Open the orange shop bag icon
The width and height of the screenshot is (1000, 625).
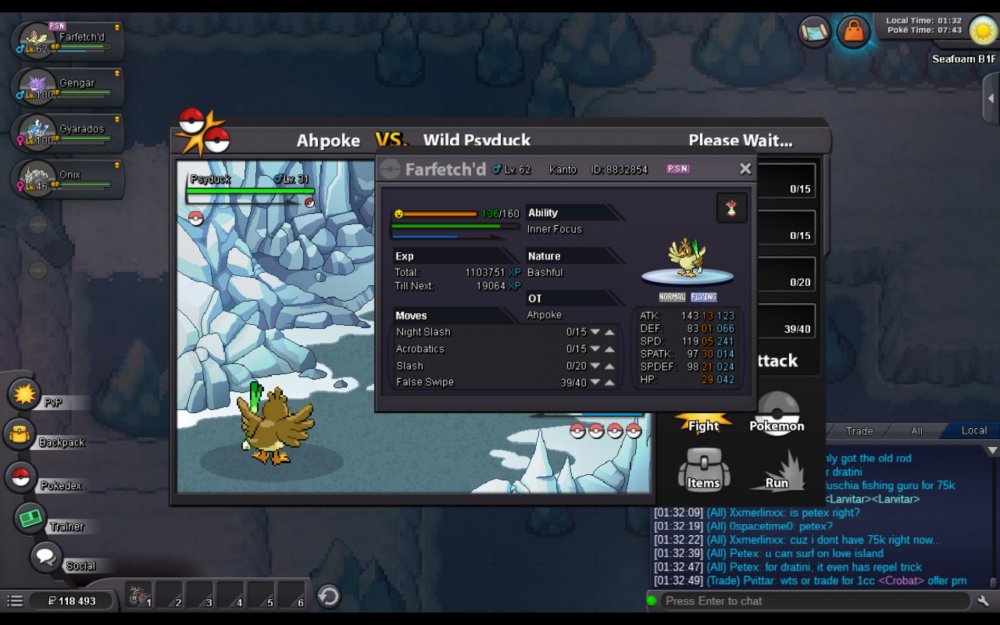tap(853, 31)
